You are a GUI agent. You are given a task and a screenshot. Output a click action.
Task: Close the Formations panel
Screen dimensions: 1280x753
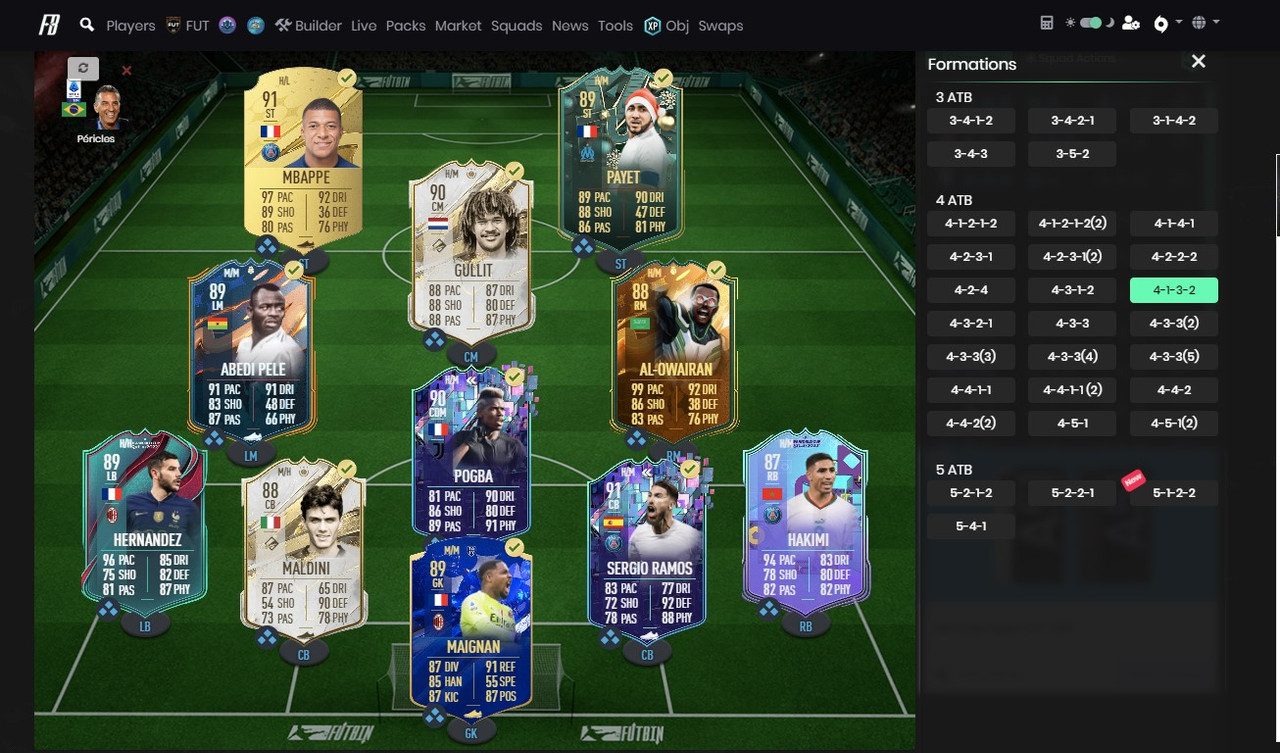[x=1198, y=62]
